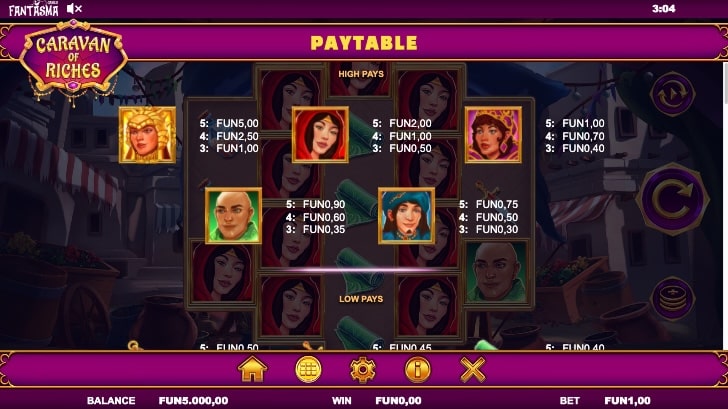Open the paytable grid button
This screenshot has width=728, height=409.
[308, 369]
